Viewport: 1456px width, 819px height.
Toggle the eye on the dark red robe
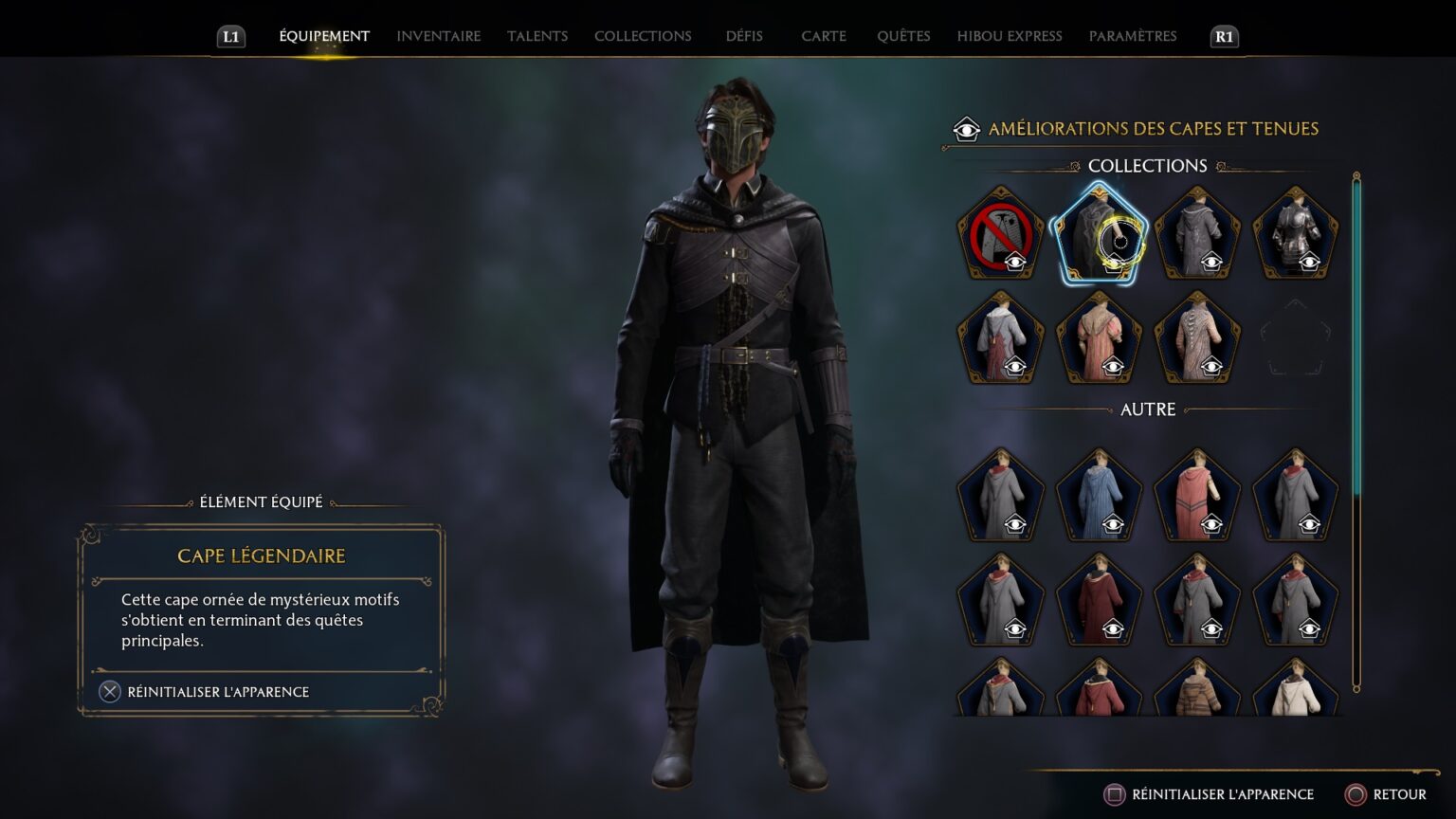pos(1112,628)
